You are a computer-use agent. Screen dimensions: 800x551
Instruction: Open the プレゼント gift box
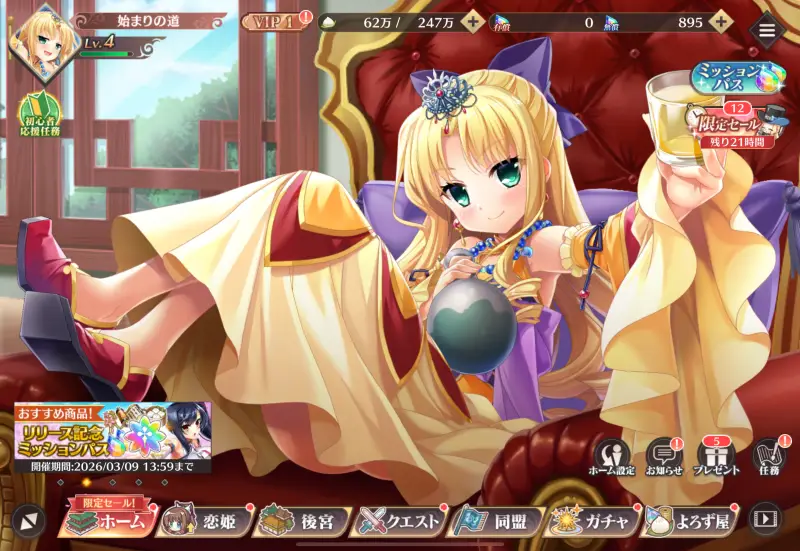716,458
